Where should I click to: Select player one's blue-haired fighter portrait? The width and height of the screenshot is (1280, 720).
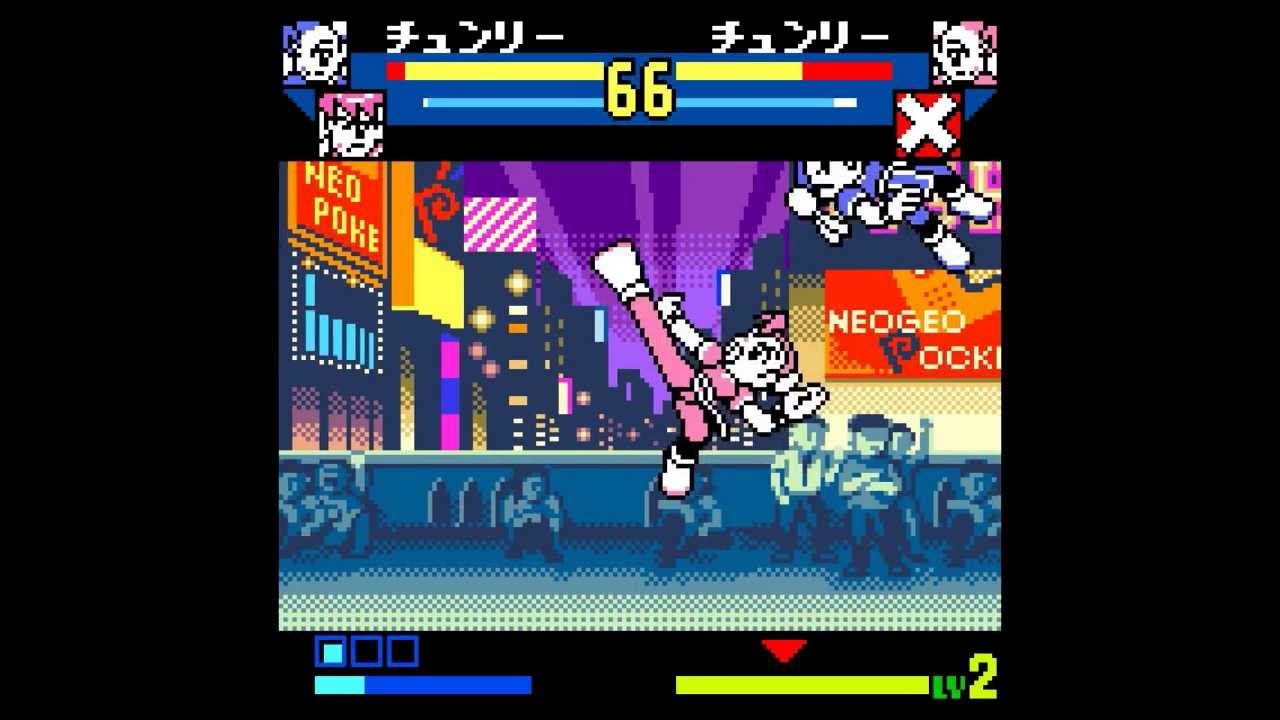pos(315,53)
